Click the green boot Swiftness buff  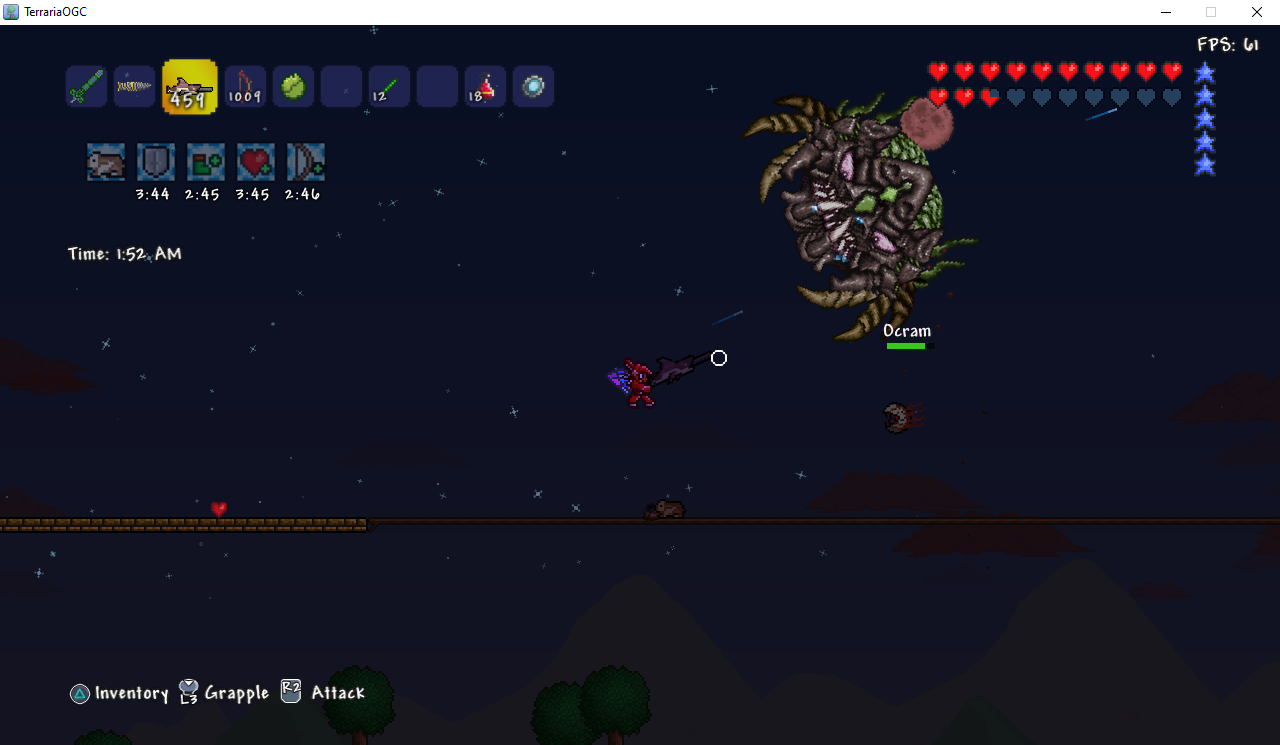206,162
